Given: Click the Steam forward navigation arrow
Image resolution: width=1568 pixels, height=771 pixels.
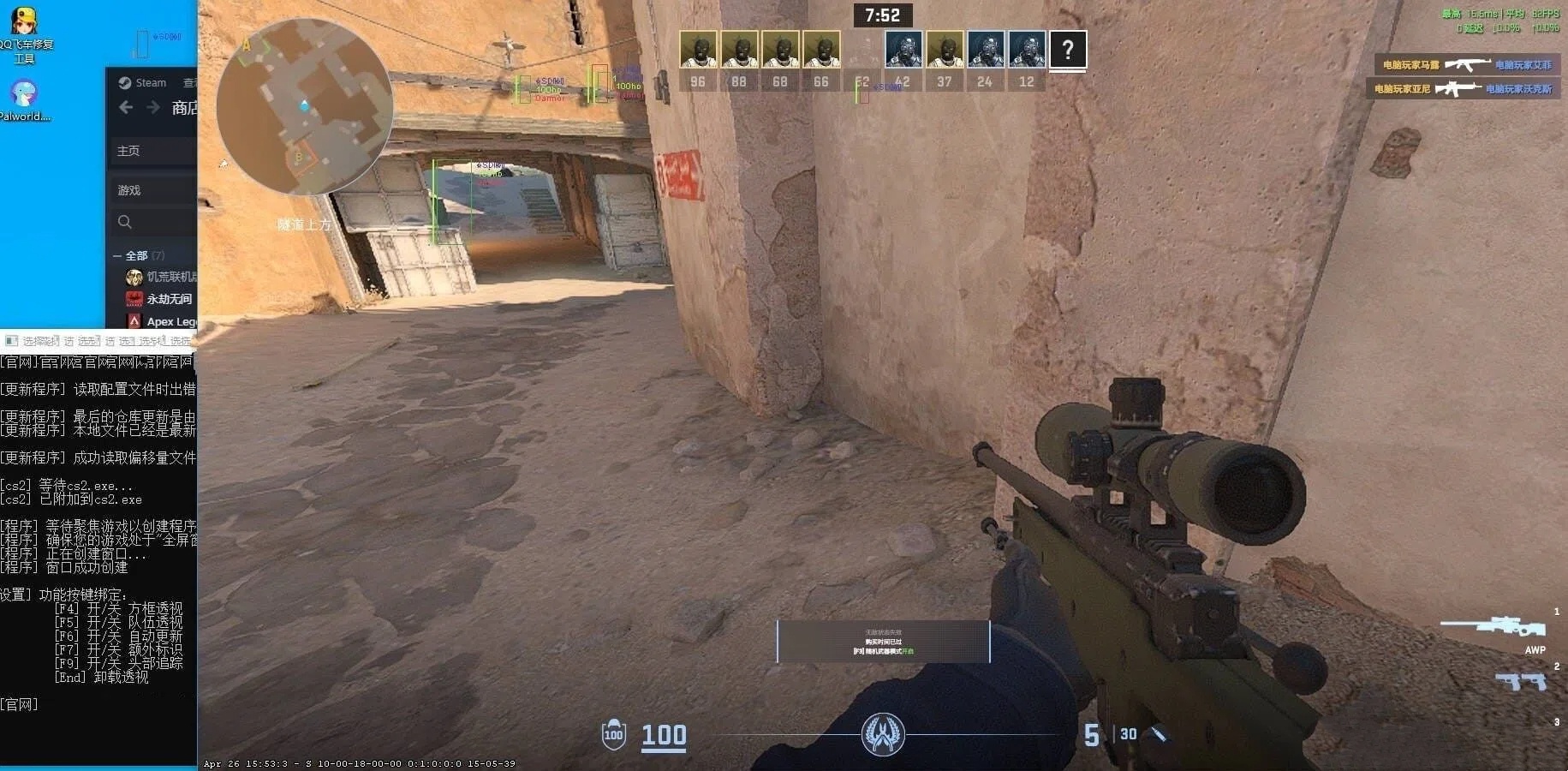Looking at the screenshot, I should point(152,107).
